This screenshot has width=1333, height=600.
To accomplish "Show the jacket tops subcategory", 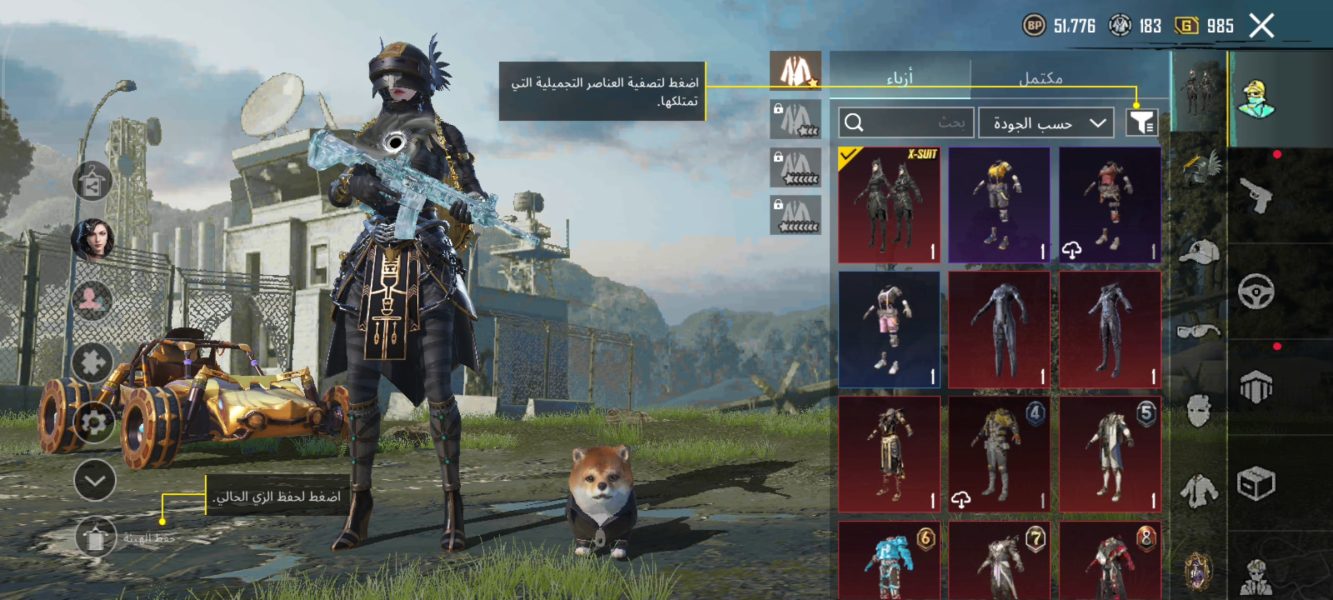I will pos(1199,490).
